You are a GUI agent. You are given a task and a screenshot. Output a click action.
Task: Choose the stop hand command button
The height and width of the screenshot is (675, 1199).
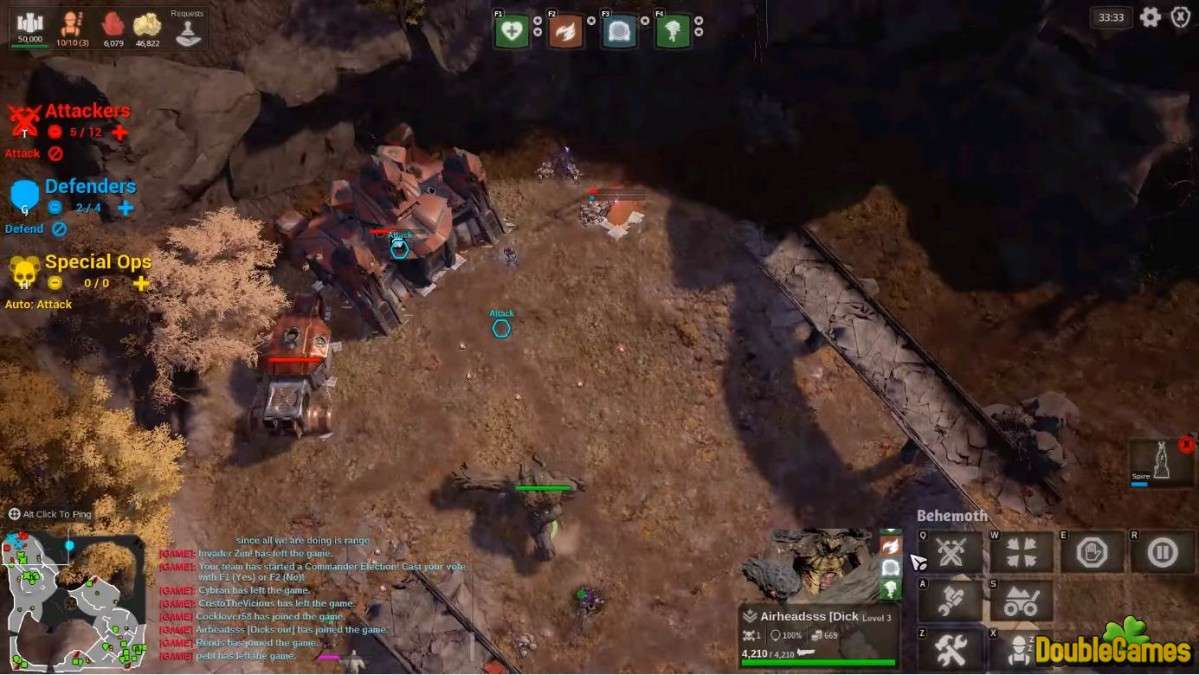point(1092,552)
